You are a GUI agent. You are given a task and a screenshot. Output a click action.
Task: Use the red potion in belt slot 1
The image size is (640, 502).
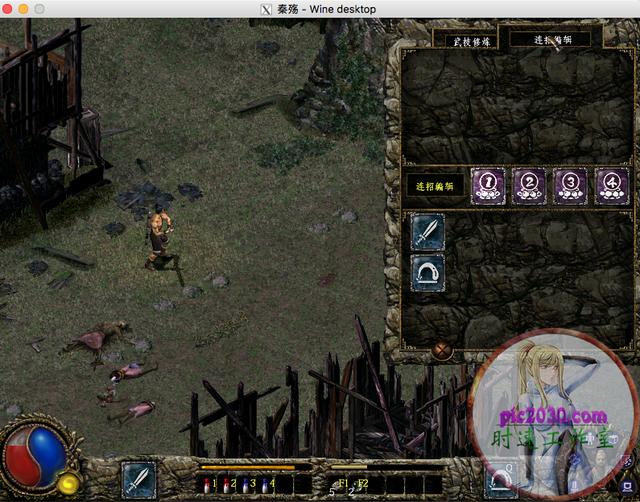(208, 484)
